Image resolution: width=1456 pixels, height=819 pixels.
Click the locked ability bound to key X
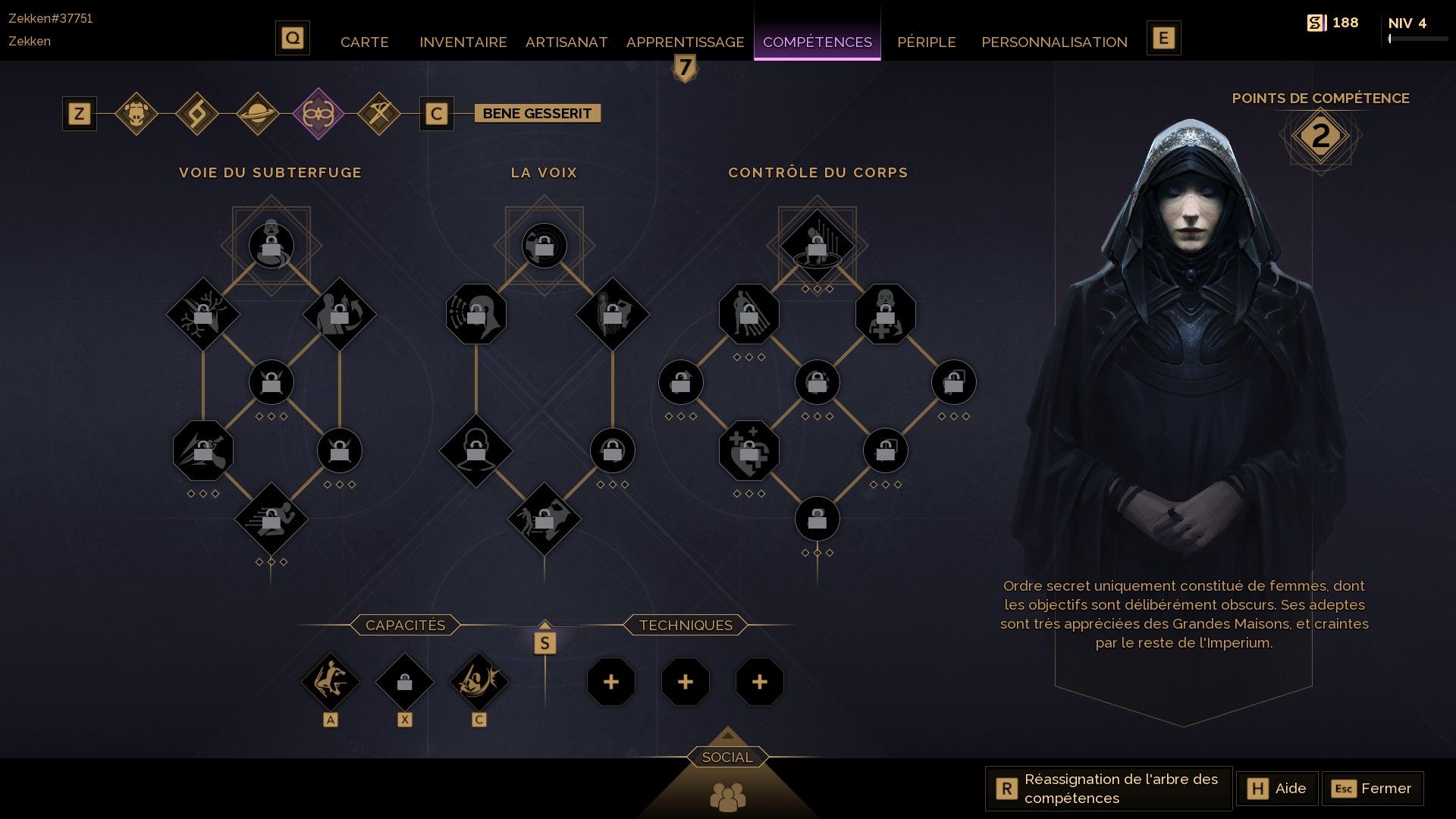(404, 682)
